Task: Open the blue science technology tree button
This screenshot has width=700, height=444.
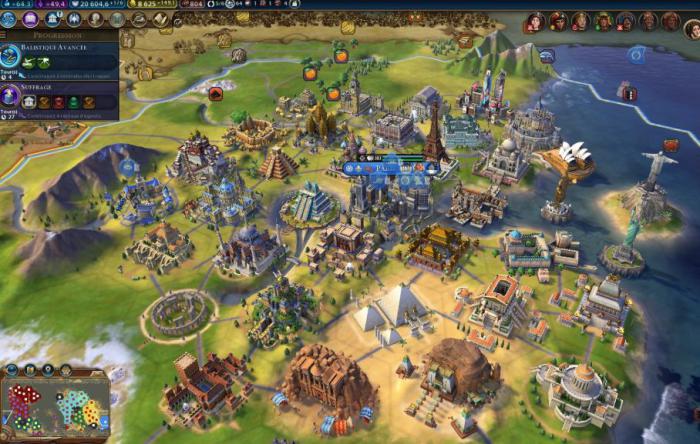Action: click(x=9, y=19)
